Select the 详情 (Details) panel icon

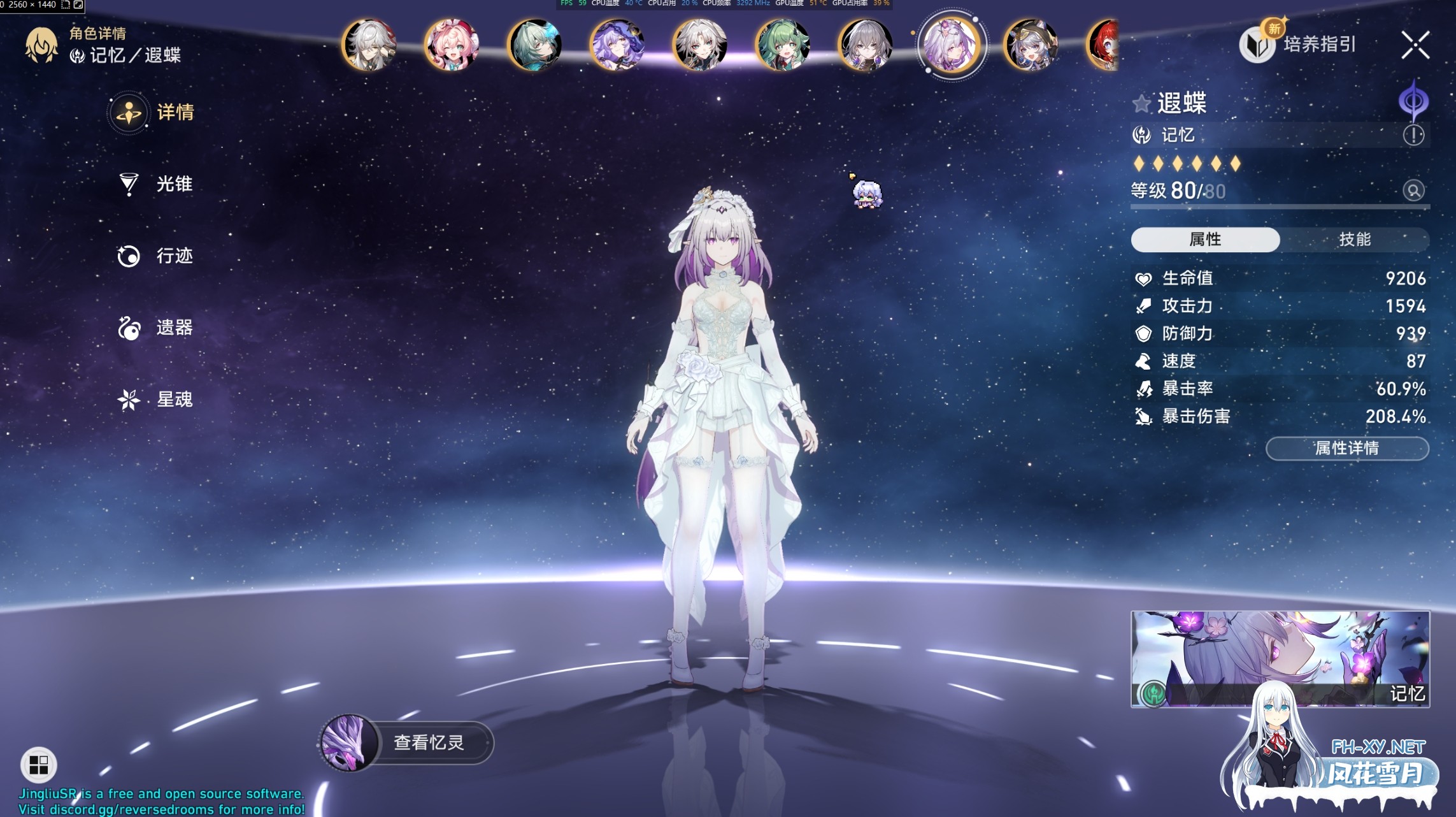[x=129, y=112]
